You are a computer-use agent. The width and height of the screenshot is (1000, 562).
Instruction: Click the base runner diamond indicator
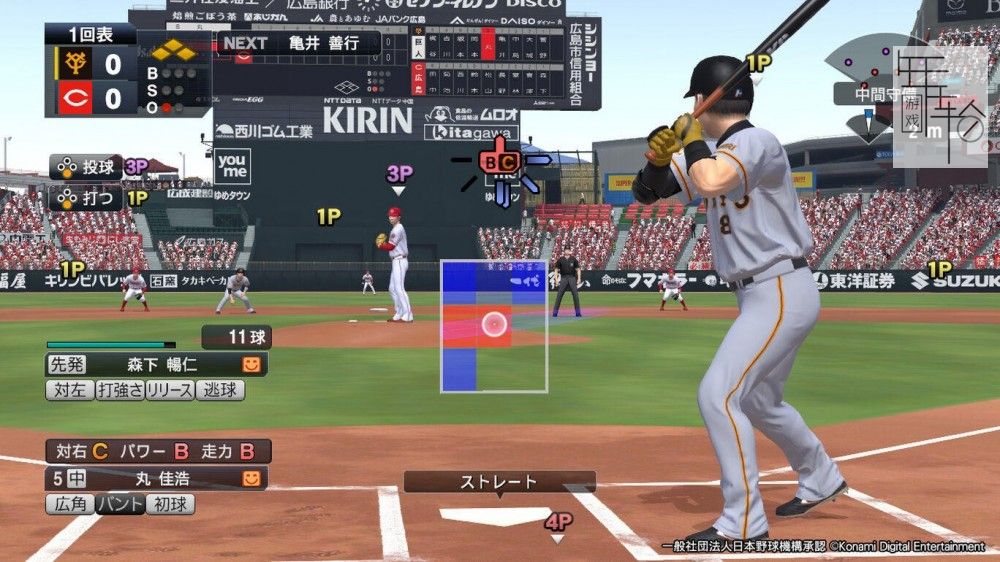[173, 50]
